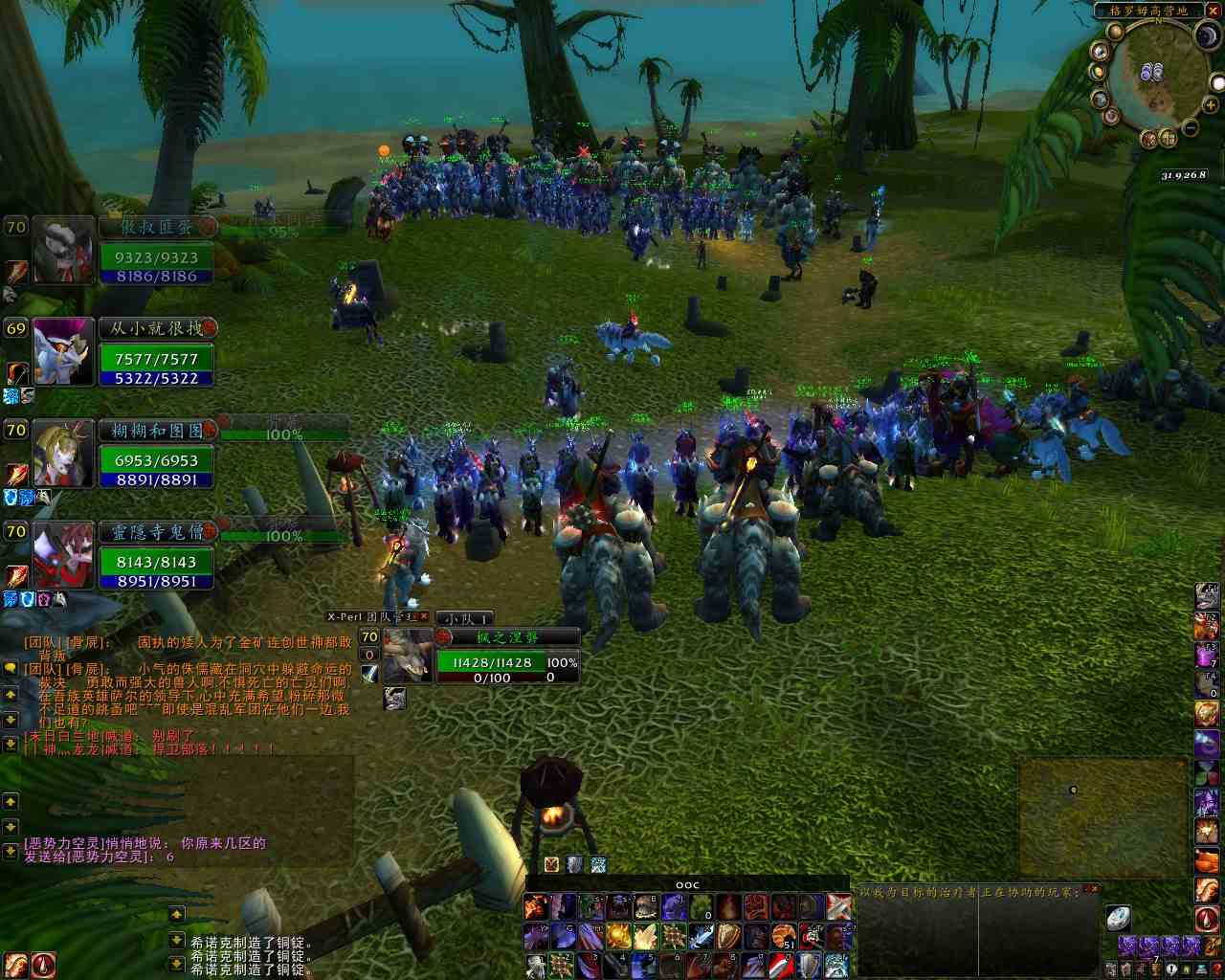Select party member 假叔匪蛋's portrait

(x=64, y=249)
